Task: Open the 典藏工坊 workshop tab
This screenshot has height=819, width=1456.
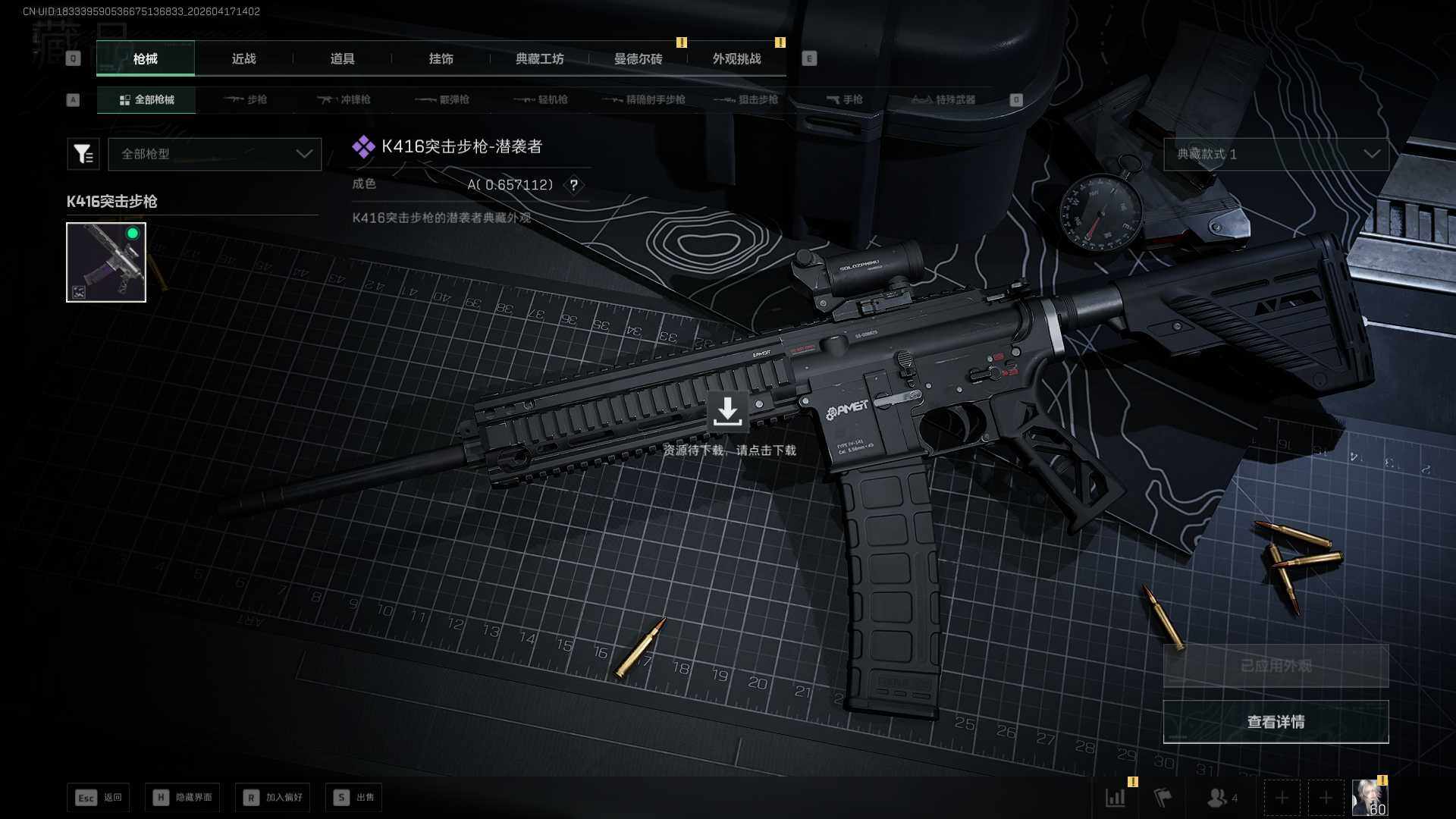Action: 539,58
